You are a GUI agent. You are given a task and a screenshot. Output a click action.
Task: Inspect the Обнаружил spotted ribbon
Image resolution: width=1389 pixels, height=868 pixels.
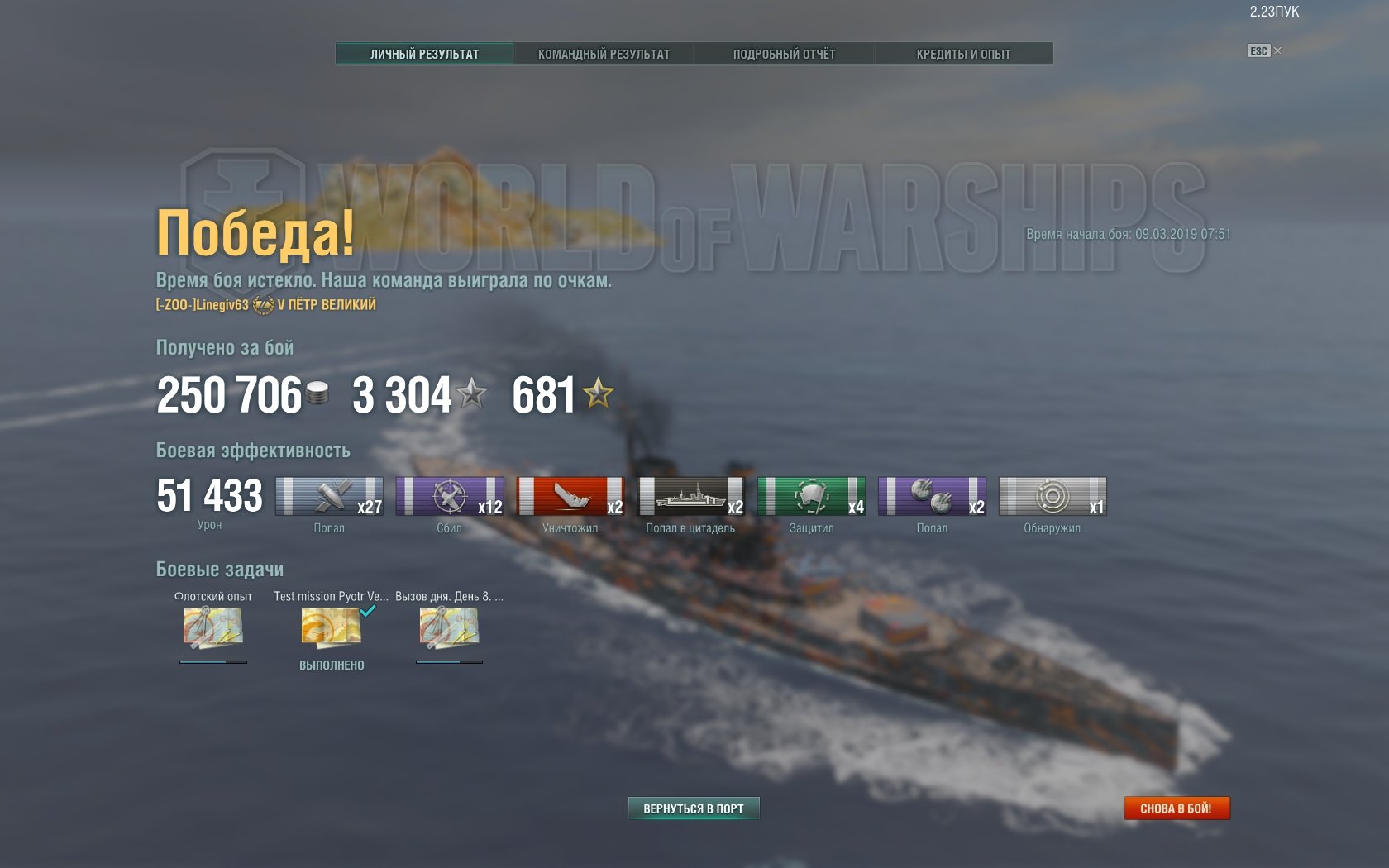(x=1052, y=497)
